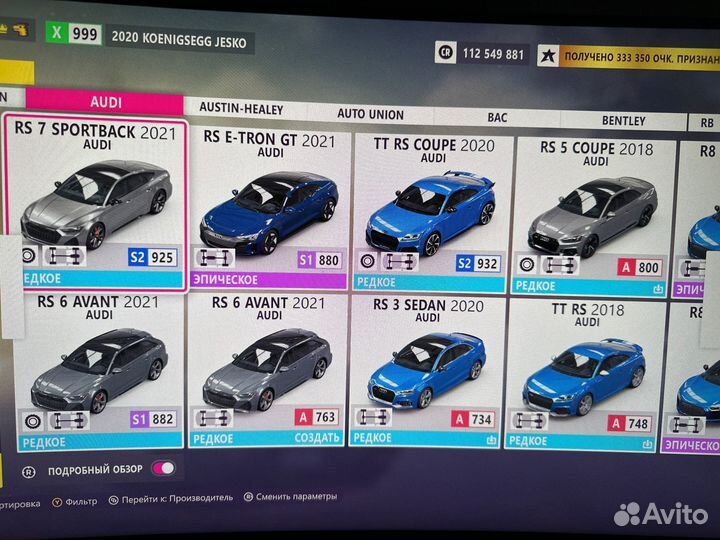The height and width of the screenshot is (540, 720).
Task: Show the Bentley car list
Action: pos(623,121)
